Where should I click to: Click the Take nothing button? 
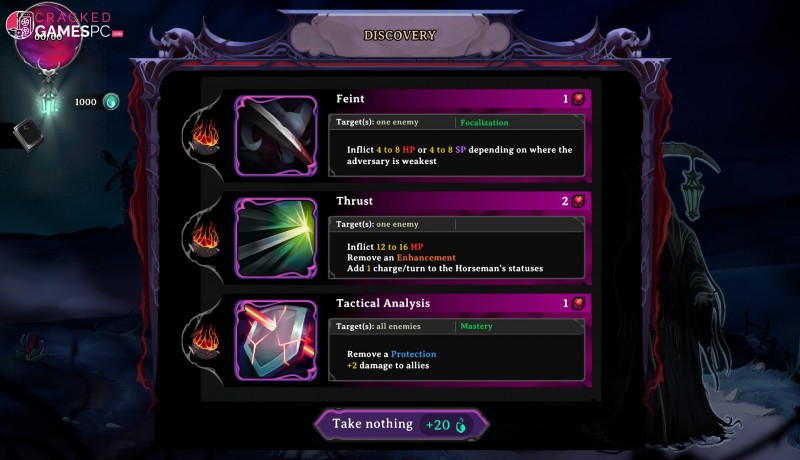point(402,424)
